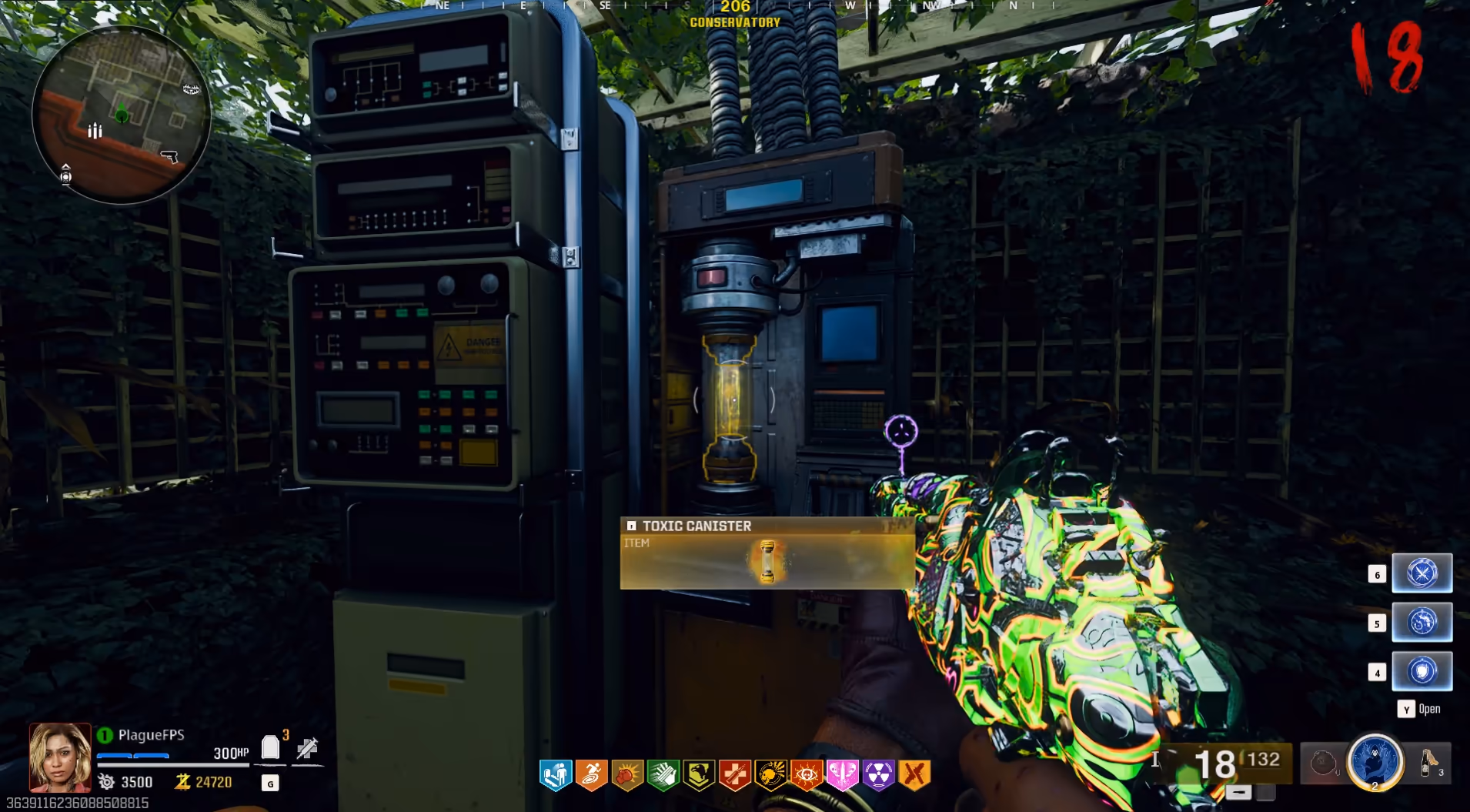Select the skull-eye perk icon

[807, 775]
